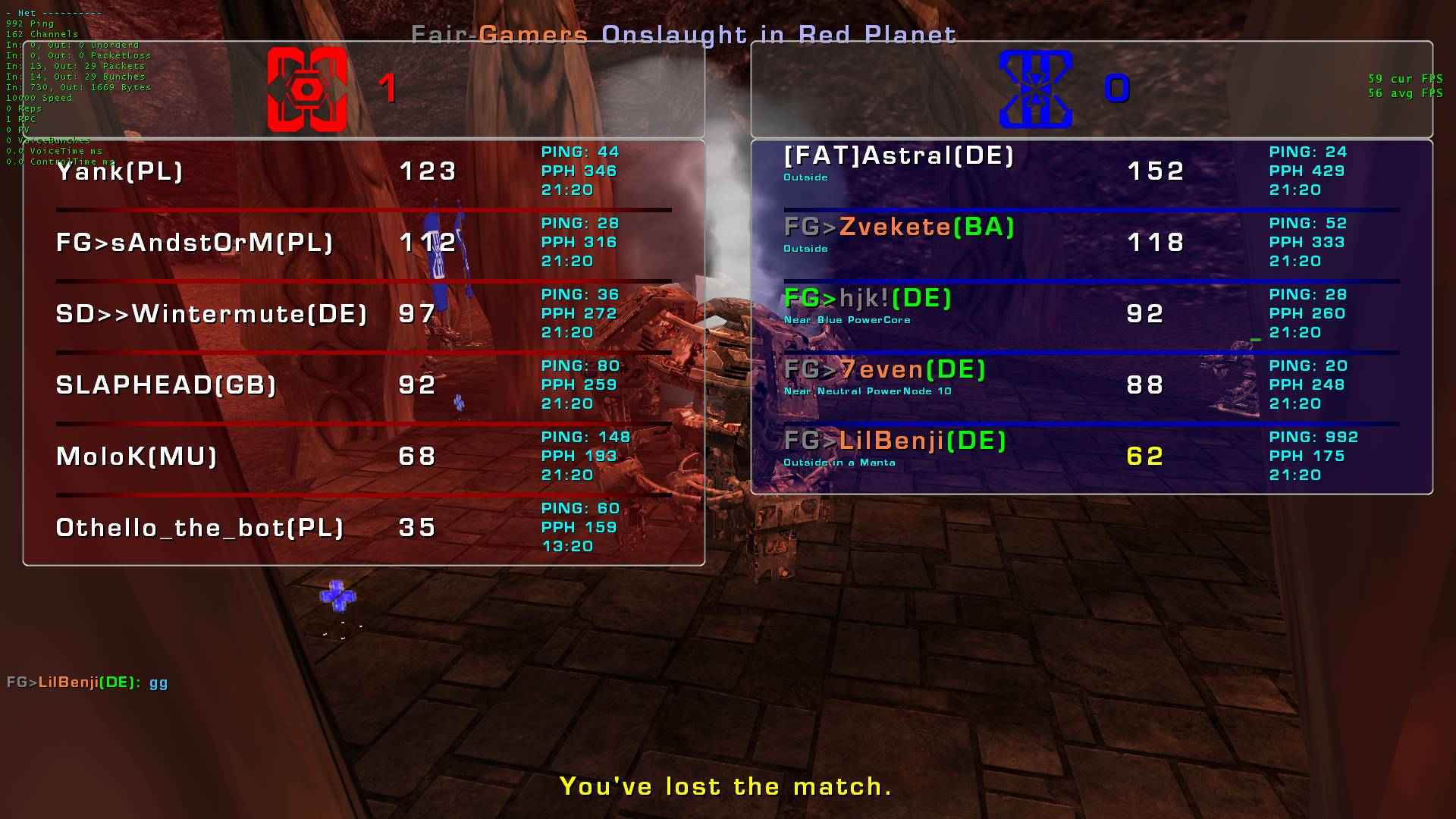Click SD>>Wintermute(DE) on the scoreboard
This screenshot has height=819, width=1456.
pyautogui.click(x=212, y=314)
